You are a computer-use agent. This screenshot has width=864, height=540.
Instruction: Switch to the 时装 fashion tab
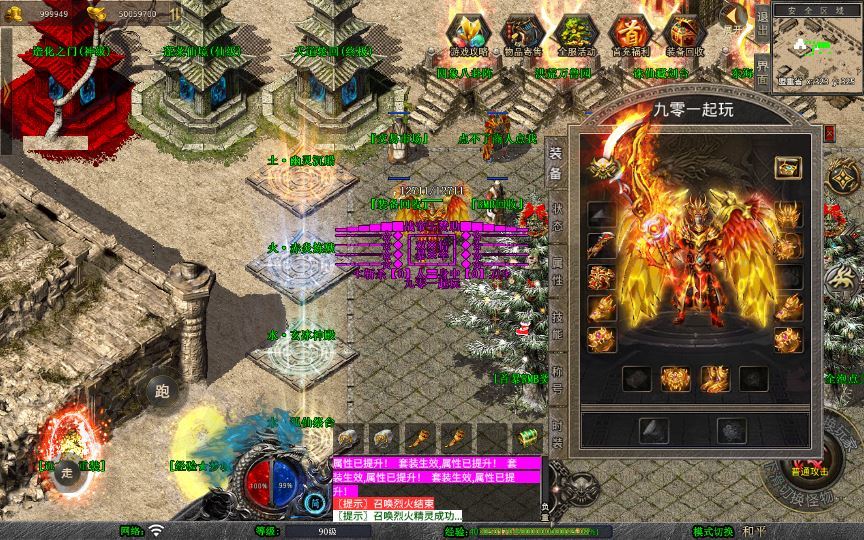point(556,434)
